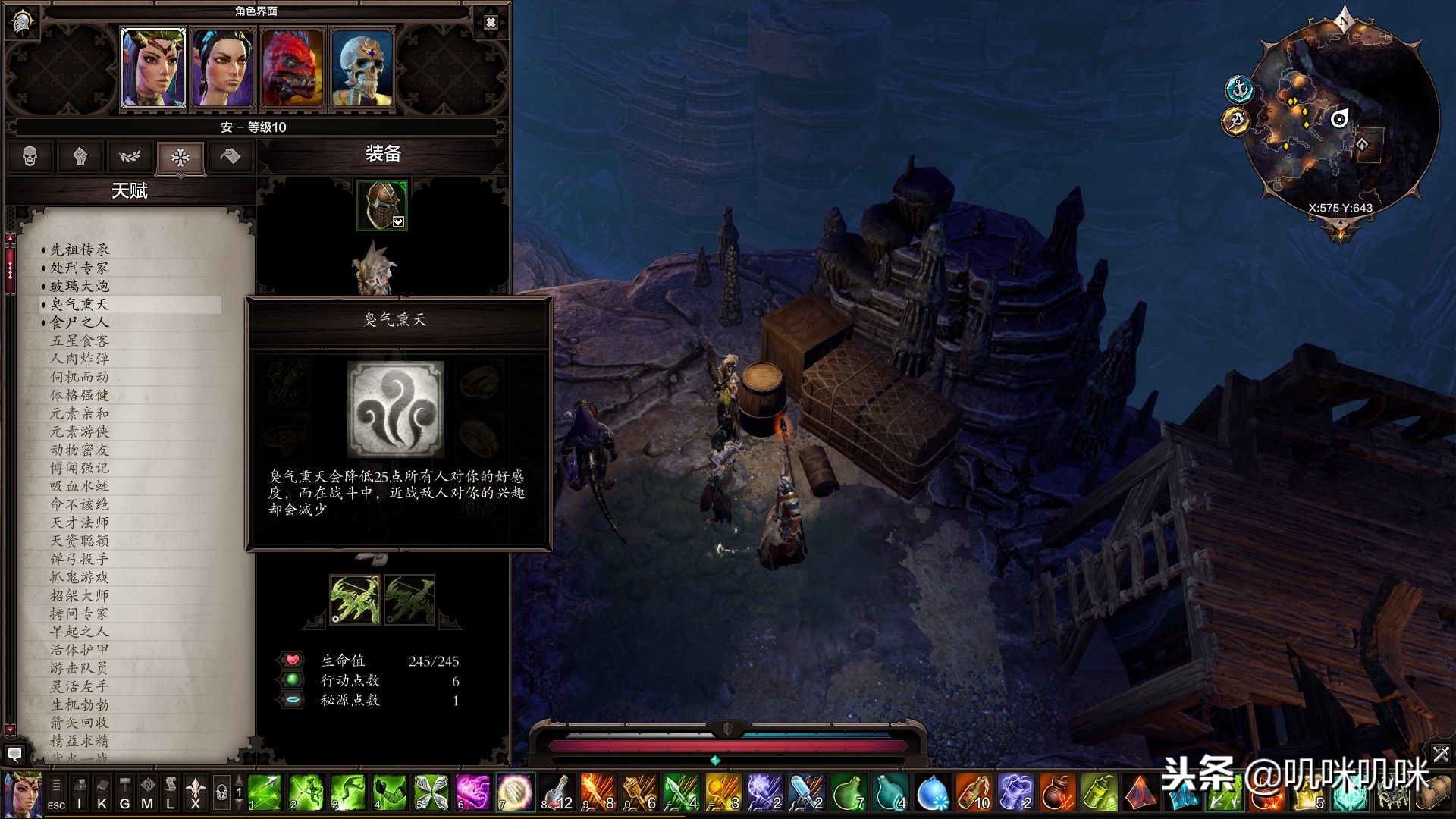The height and width of the screenshot is (819, 1456).
Task: Click the anchor icon on the minimap
Action: (1239, 87)
